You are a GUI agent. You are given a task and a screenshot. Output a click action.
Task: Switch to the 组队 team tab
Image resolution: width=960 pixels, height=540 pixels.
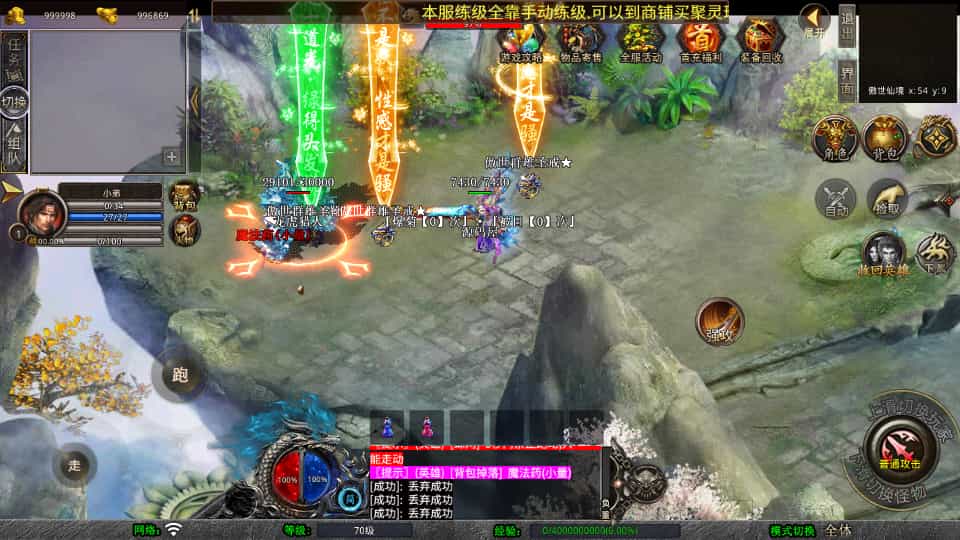14,146
